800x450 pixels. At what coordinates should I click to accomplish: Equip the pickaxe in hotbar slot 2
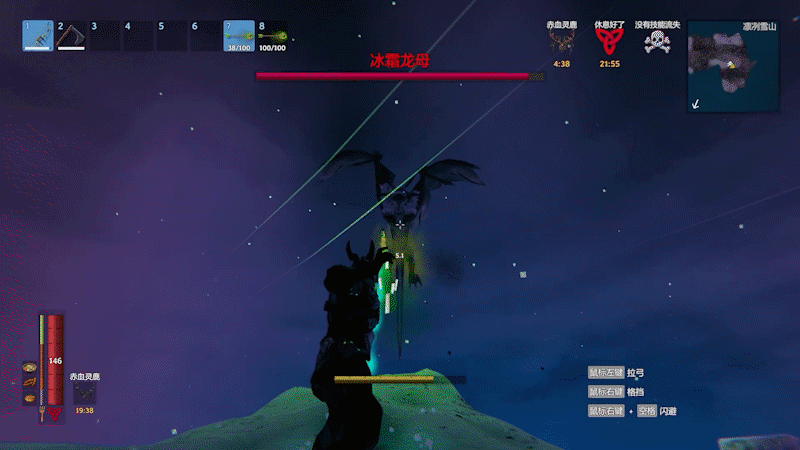[71, 36]
